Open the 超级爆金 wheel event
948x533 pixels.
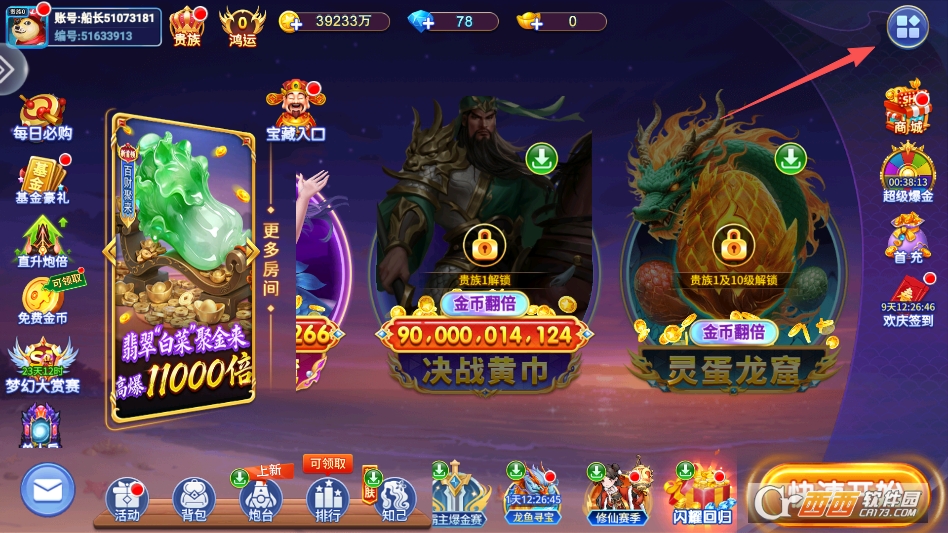[x=907, y=171]
